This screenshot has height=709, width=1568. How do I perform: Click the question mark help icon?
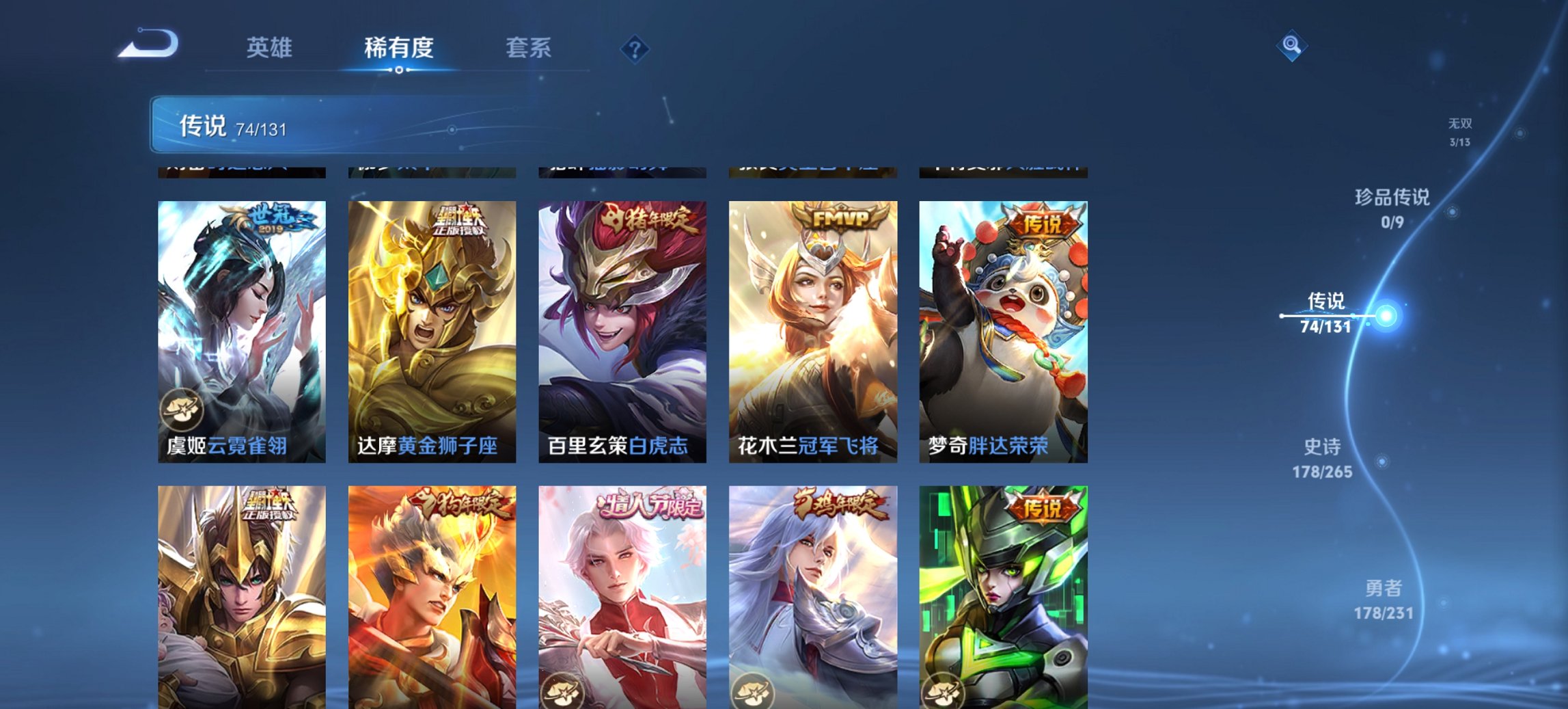click(635, 48)
